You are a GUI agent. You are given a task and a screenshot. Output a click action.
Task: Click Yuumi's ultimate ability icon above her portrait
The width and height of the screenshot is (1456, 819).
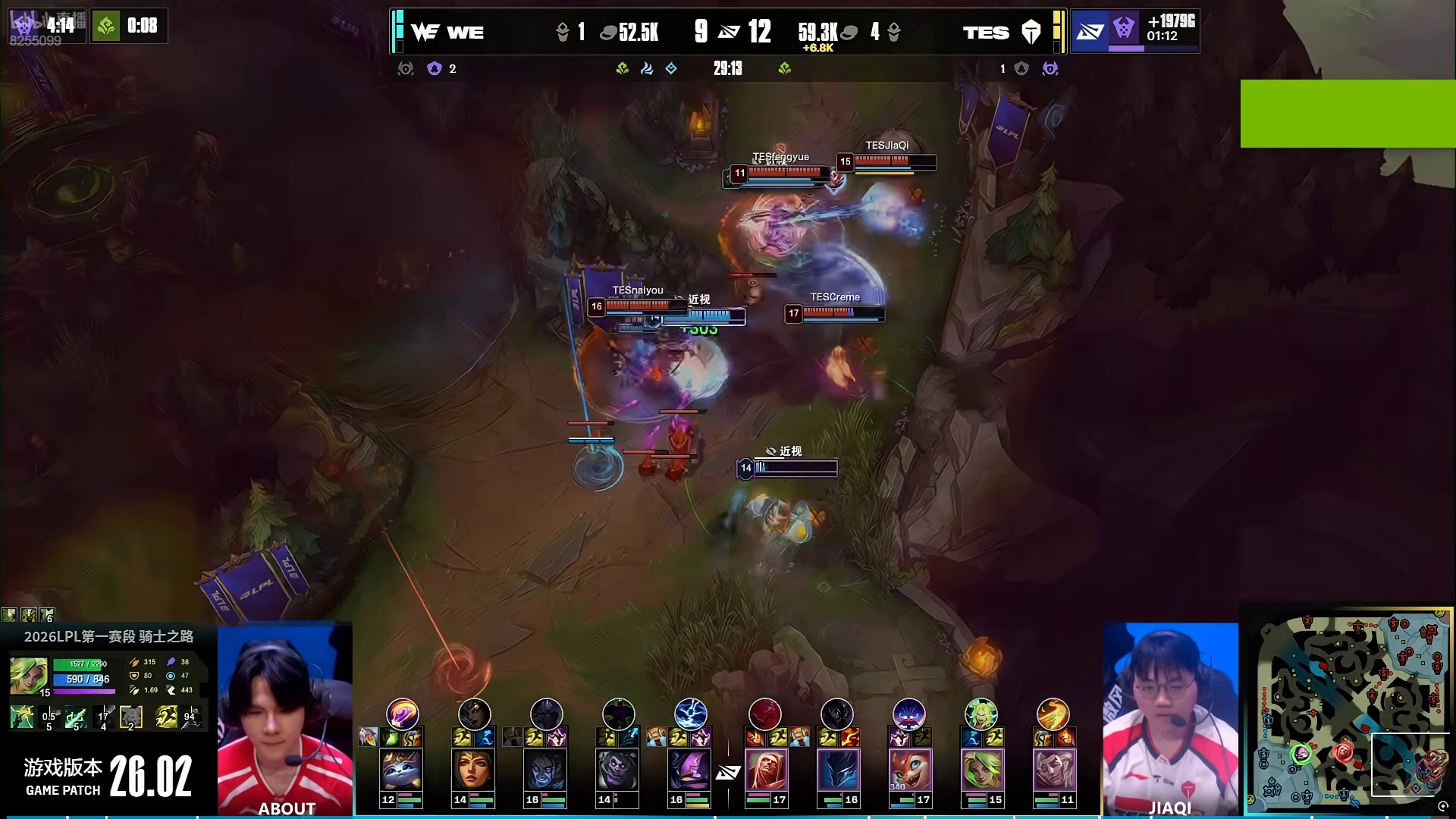402,714
